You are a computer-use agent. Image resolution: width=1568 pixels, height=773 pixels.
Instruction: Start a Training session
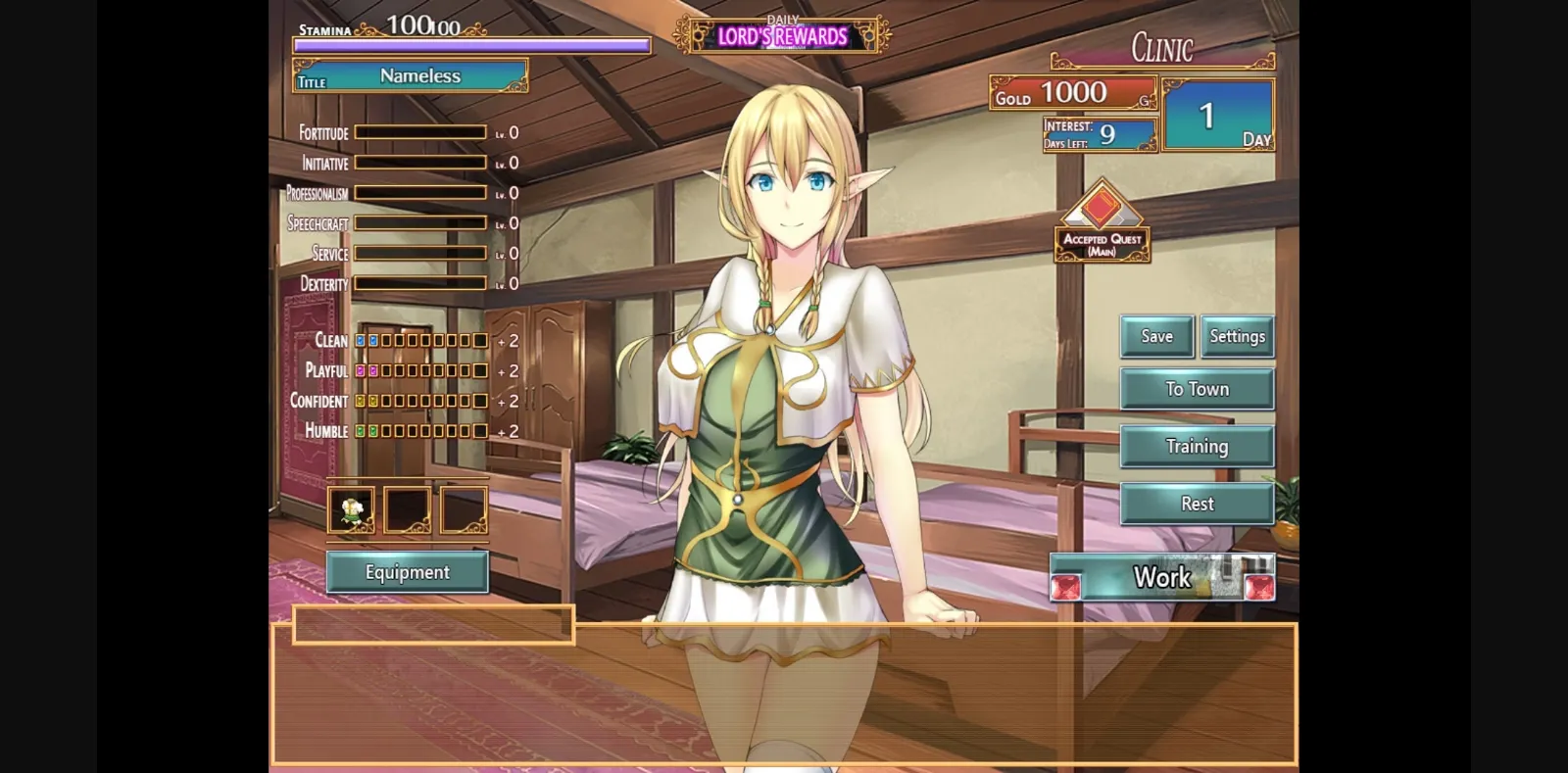point(1197,446)
